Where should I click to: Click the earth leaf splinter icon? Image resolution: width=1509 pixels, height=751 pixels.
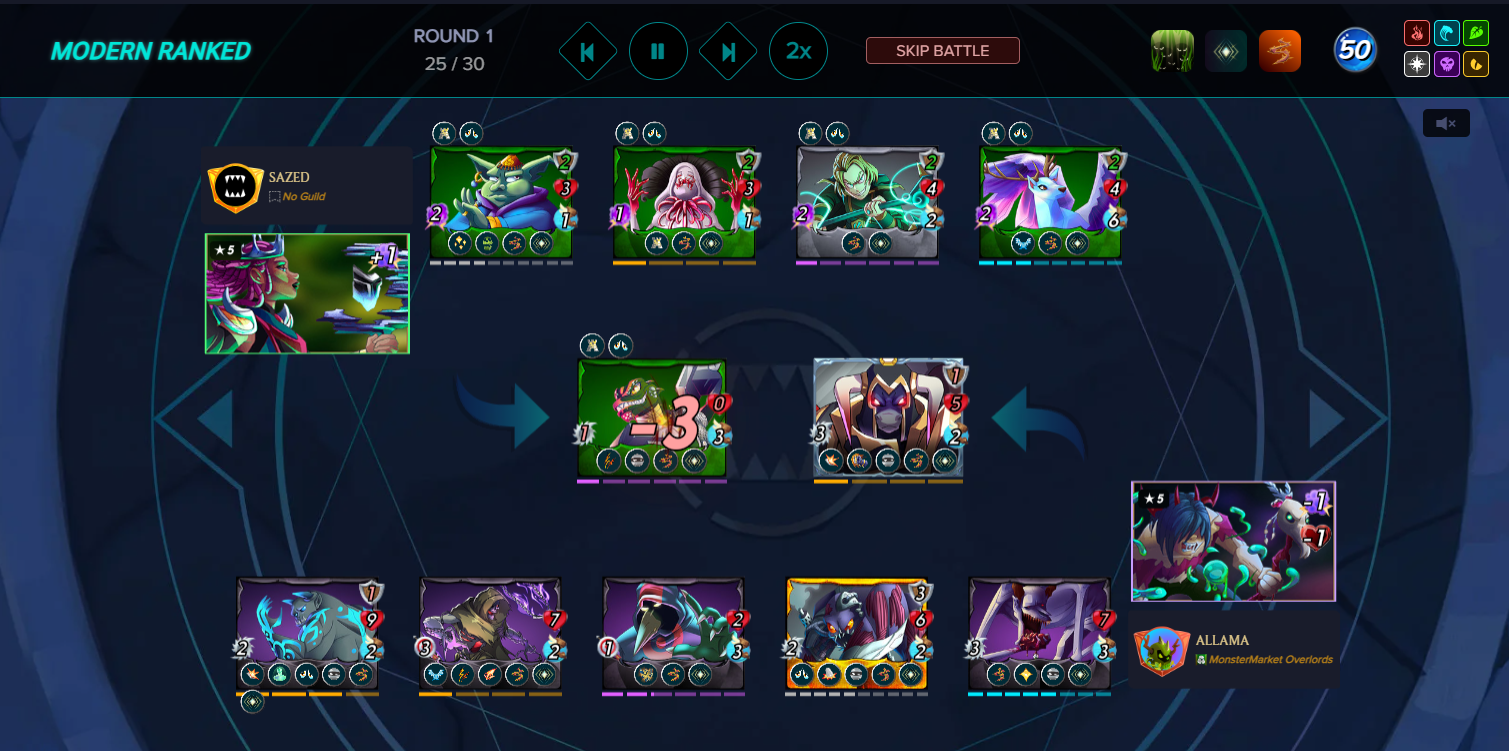1475,33
